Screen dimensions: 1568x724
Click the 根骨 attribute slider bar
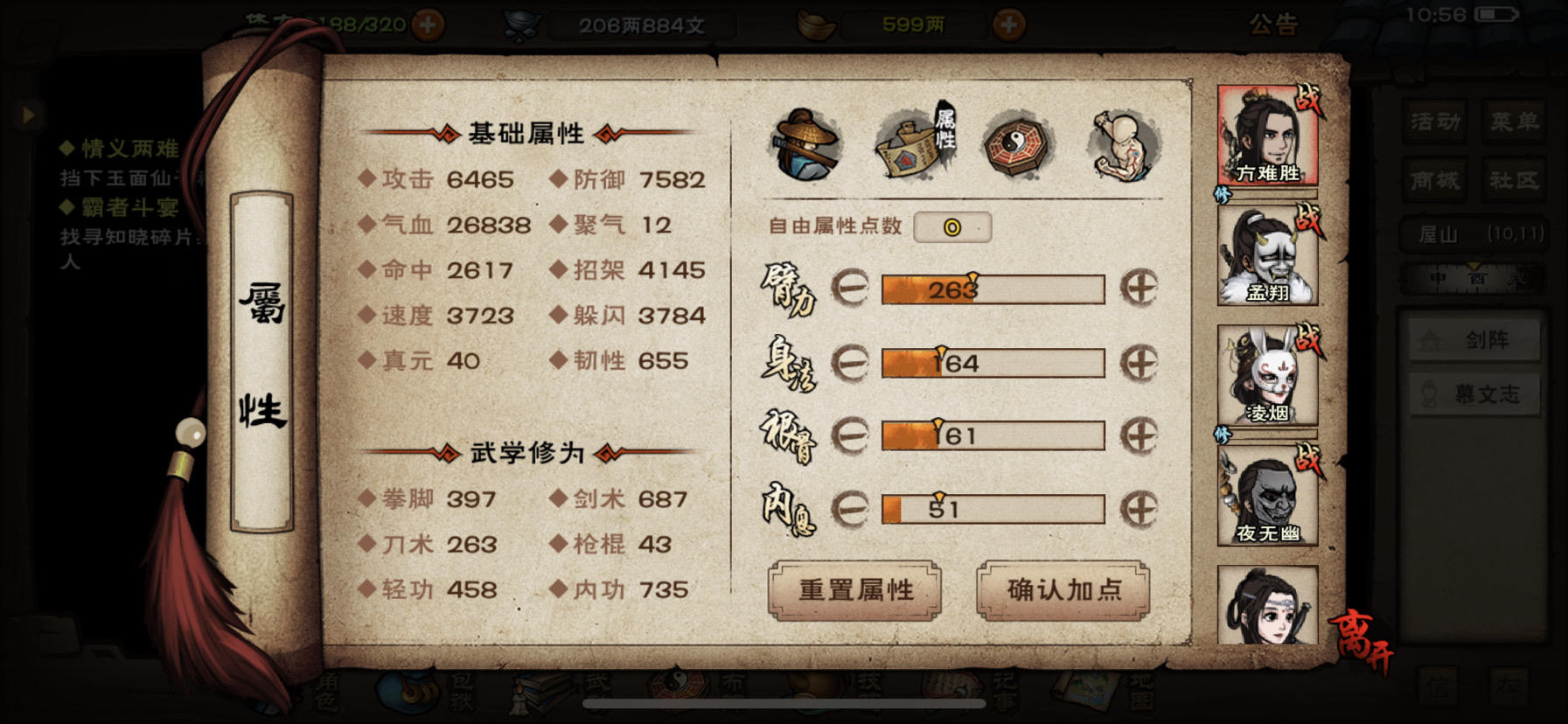pos(993,435)
